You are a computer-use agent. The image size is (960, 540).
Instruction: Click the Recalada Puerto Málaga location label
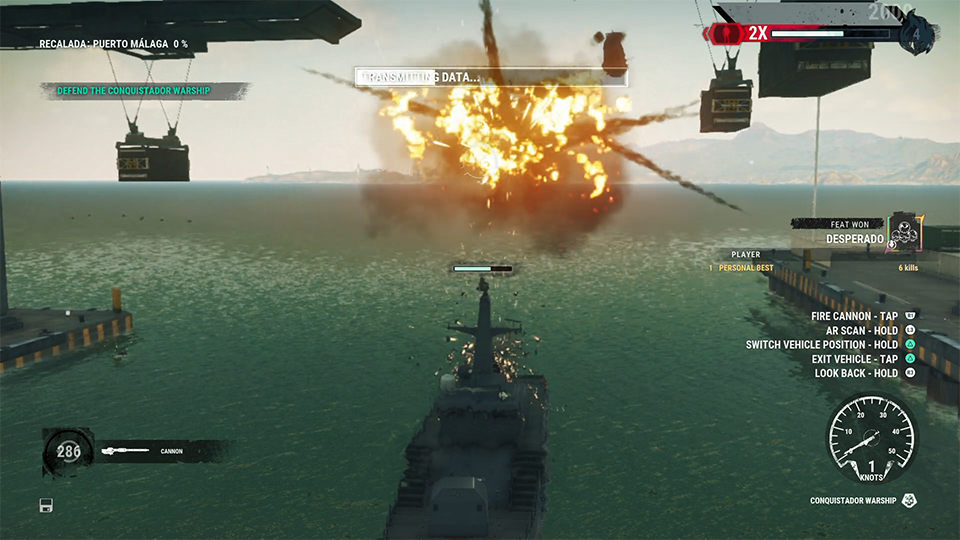[x=113, y=44]
